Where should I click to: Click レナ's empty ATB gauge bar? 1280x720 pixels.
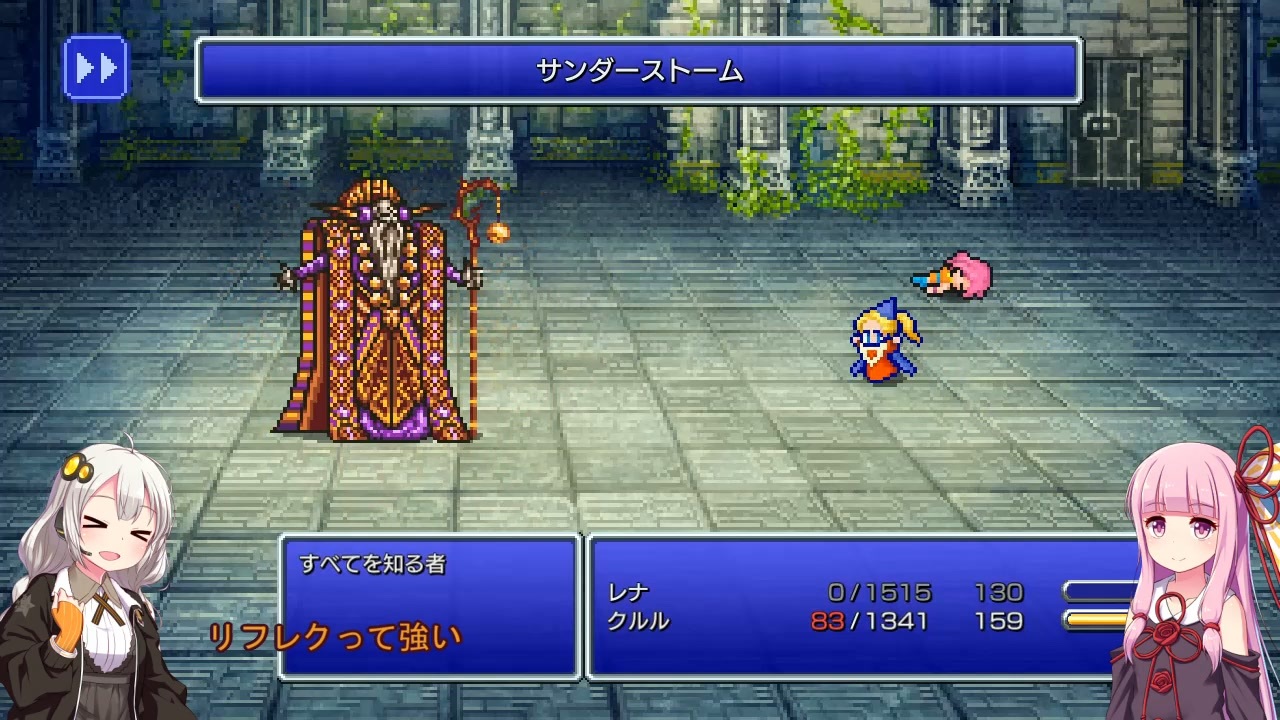click(x=1100, y=591)
